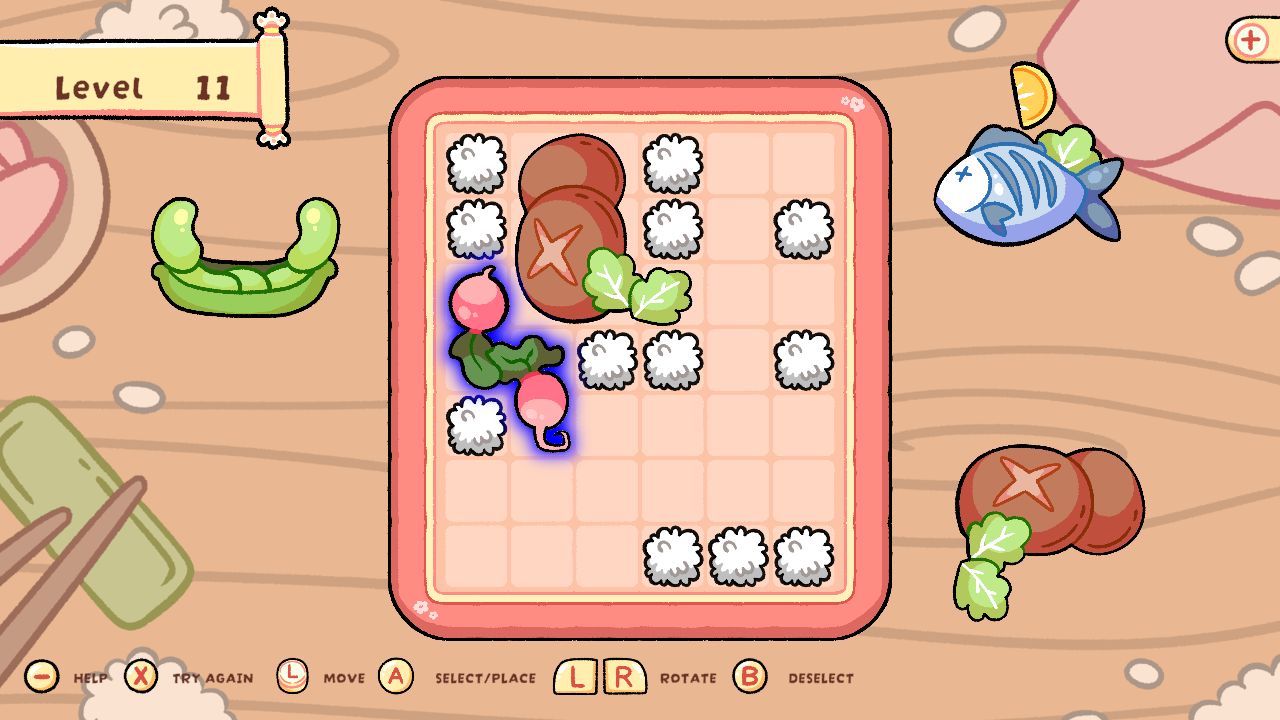Click the L stick Move icon
The height and width of the screenshot is (720, 1280).
click(x=293, y=676)
